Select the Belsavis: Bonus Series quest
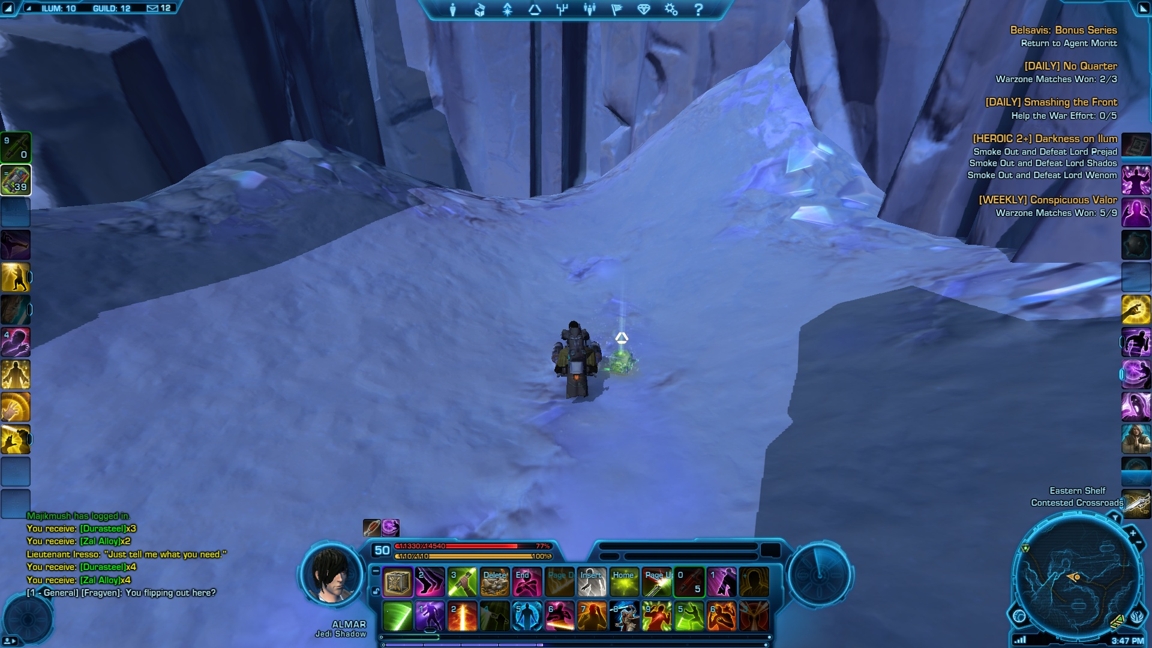Image resolution: width=1152 pixels, height=648 pixels. coord(1063,30)
